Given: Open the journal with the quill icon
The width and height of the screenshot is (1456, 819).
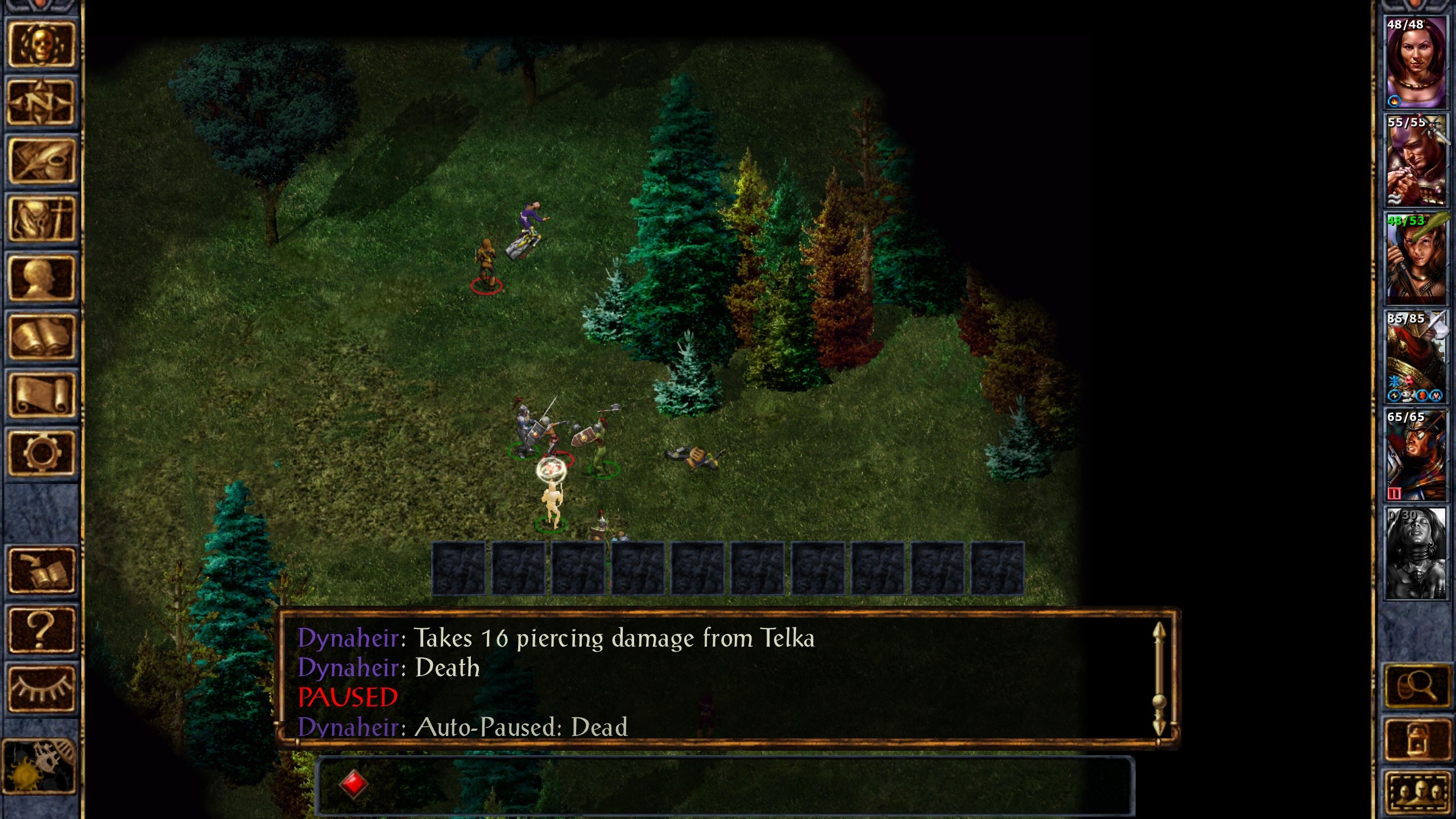Looking at the screenshot, I should (41, 161).
